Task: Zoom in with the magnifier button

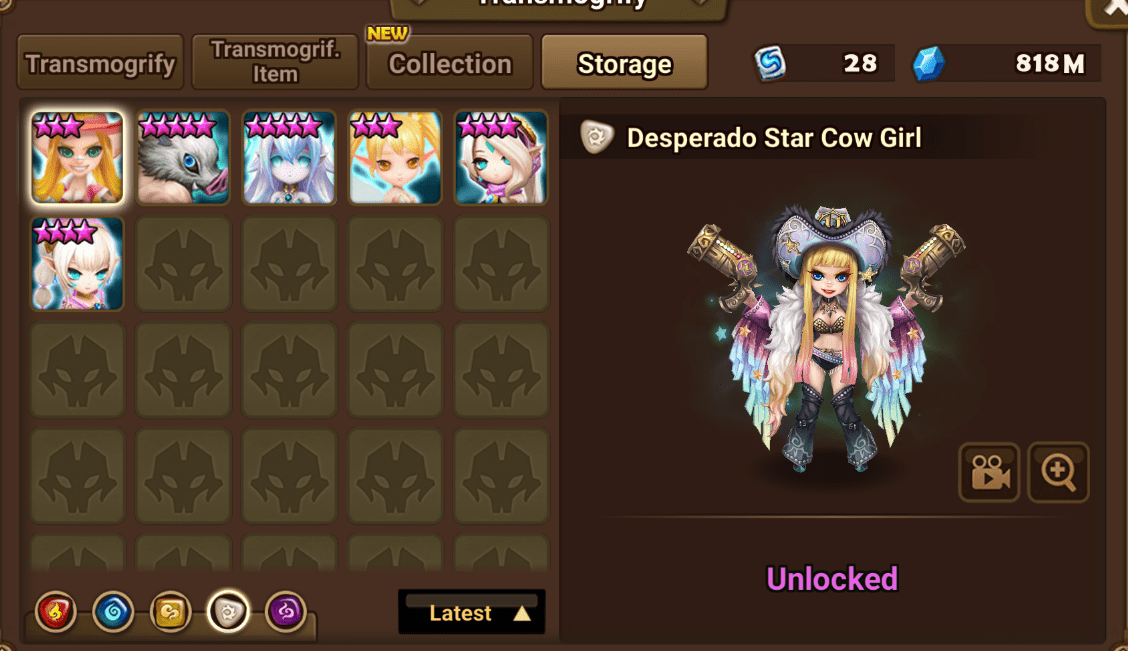Action: pyautogui.click(x=1058, y=472)
